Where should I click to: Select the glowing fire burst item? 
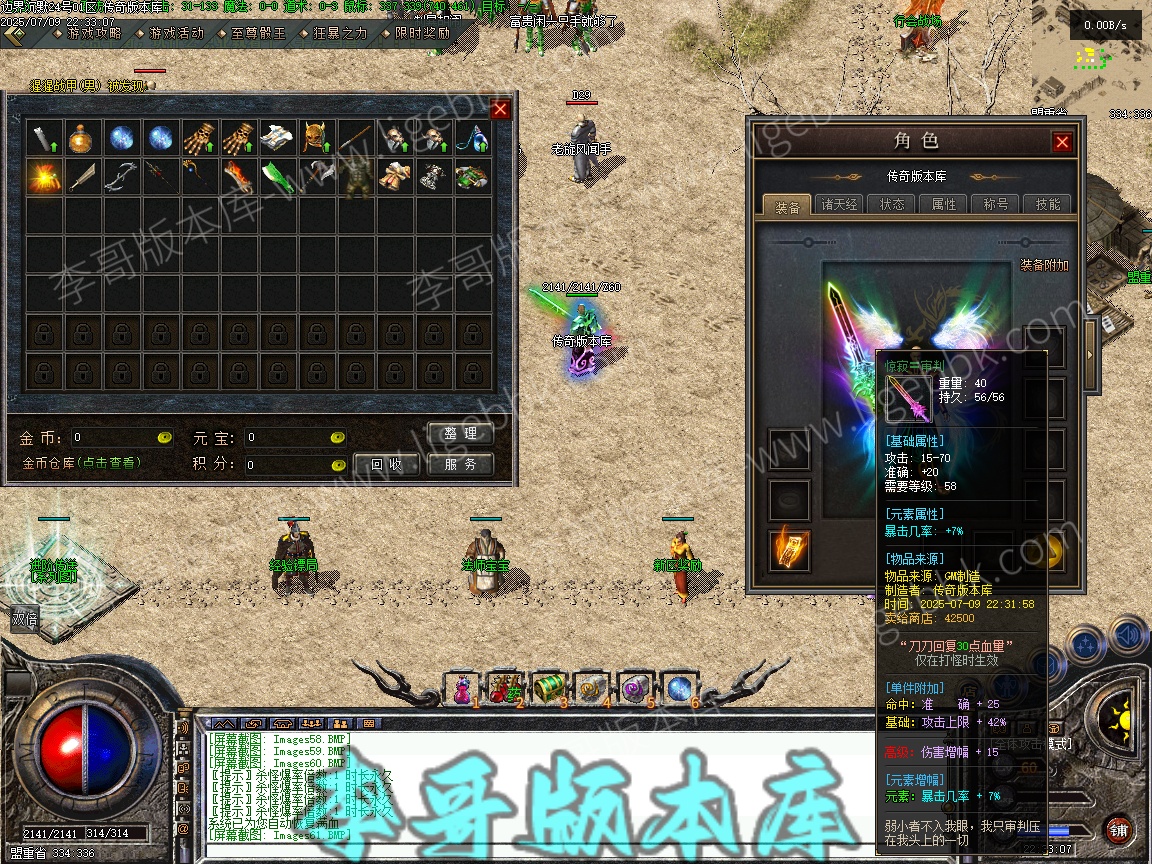click(x=43, y=176)
